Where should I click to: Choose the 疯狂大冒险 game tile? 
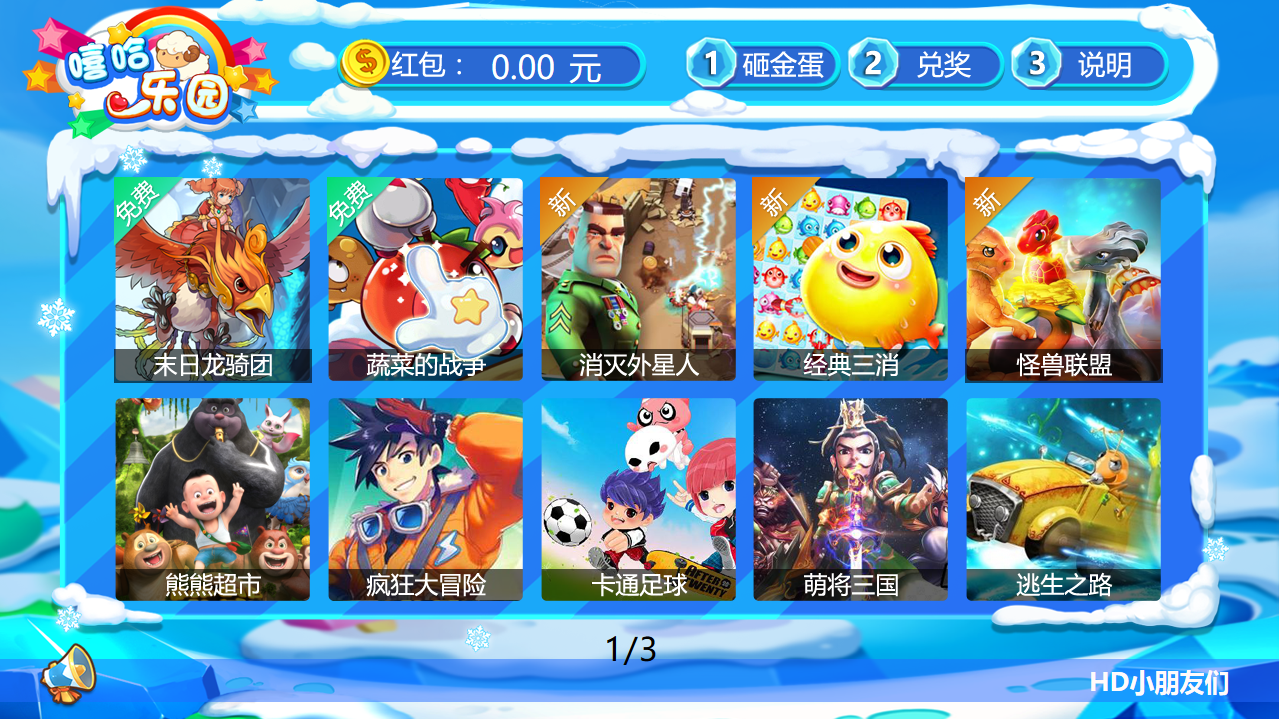tap(425, 499)
